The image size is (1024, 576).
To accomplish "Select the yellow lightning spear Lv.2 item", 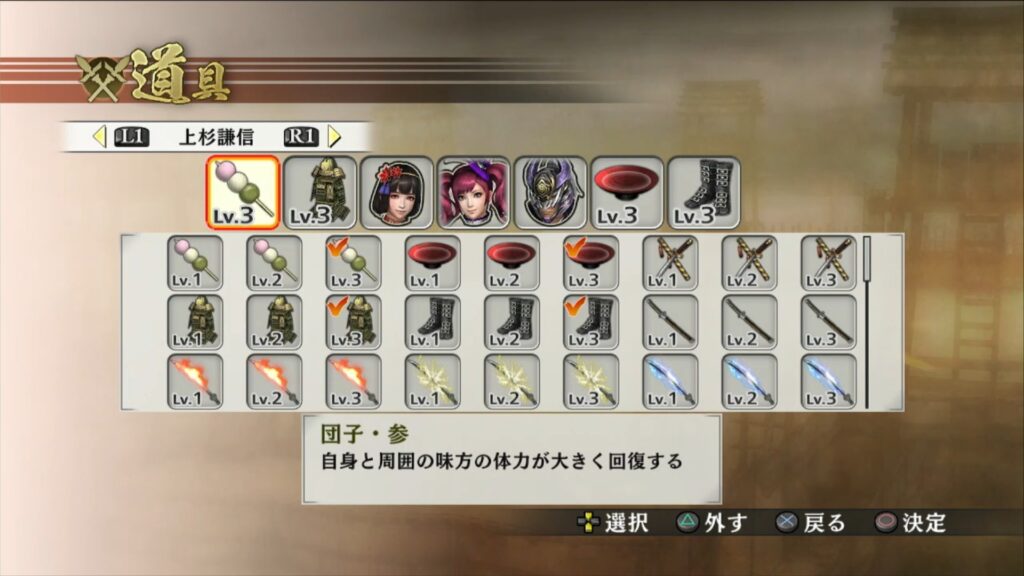I will (x=512, y=381).
